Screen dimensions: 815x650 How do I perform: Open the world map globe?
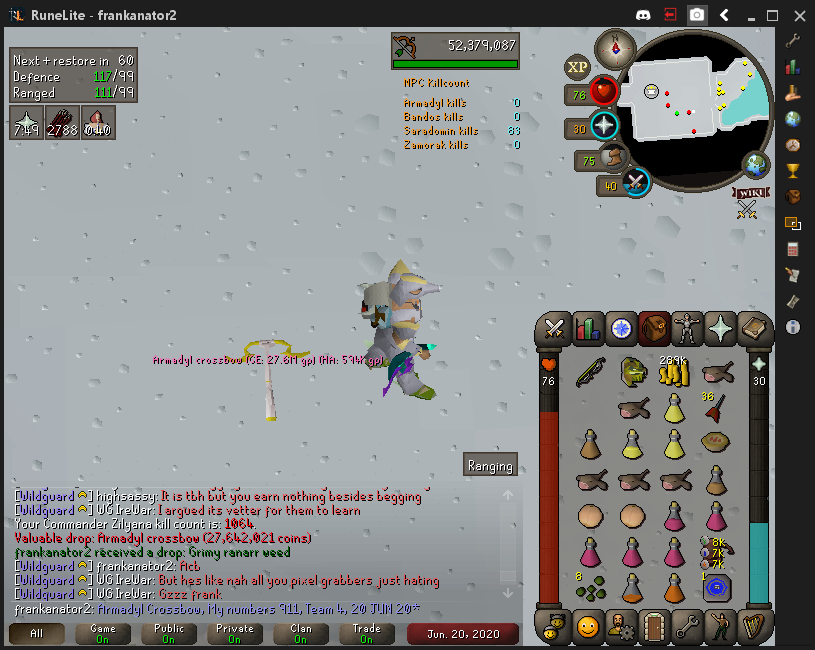click(x=755, y=165)
